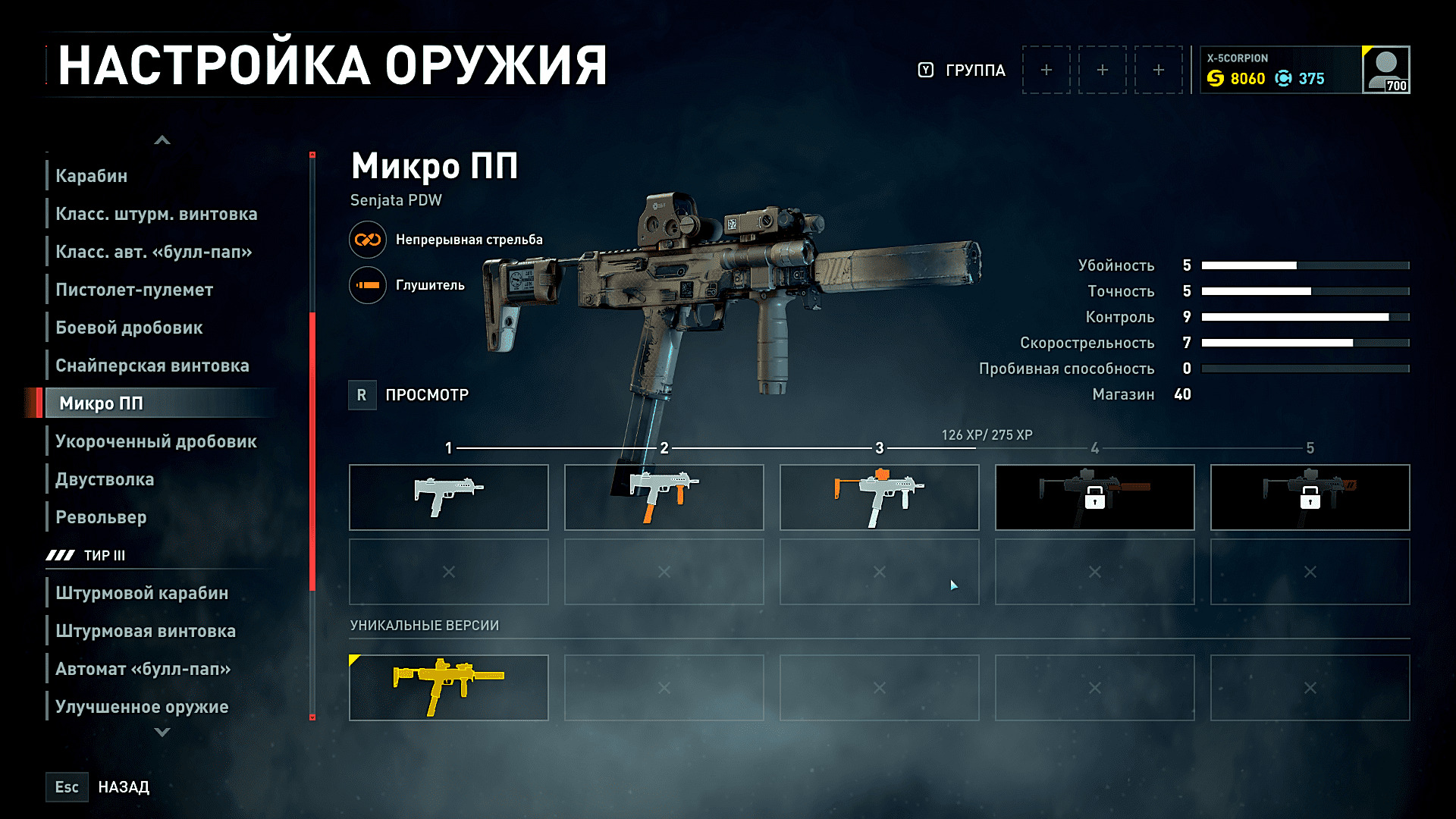Click the ПРОСМОТР inspect button
The height and width of the screenshot is (819, 1456).
tap(409, 395)
